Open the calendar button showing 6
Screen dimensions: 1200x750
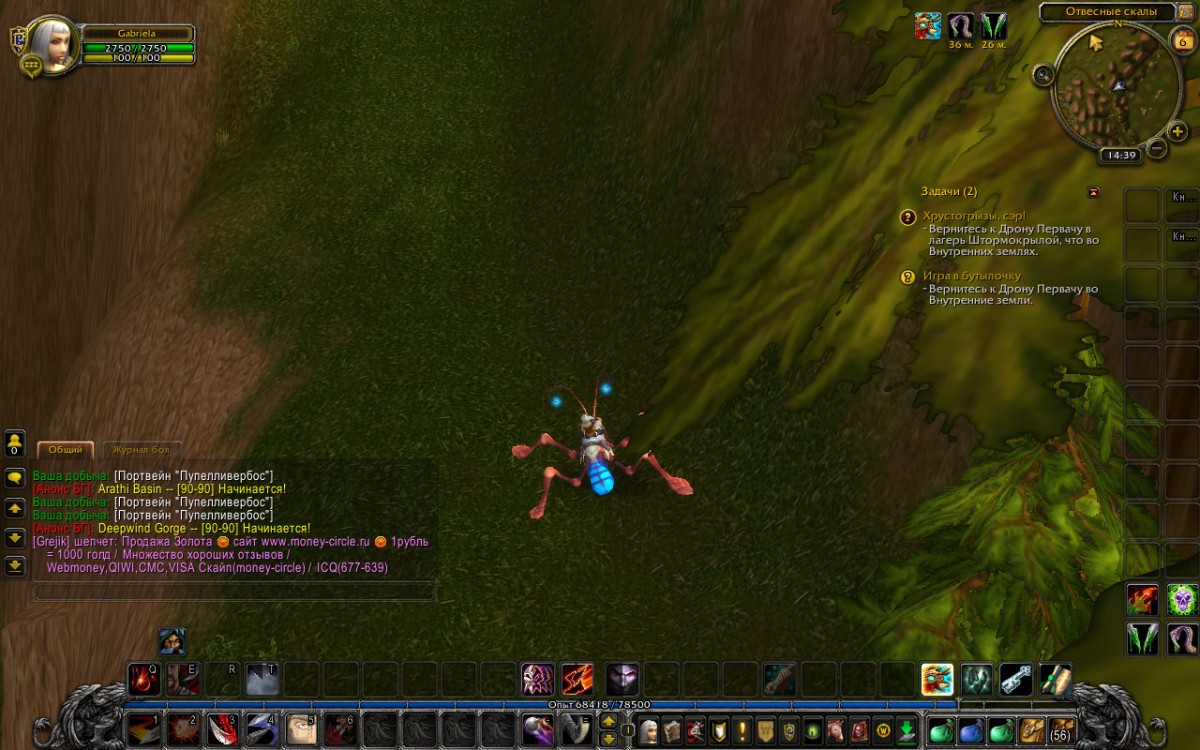point(1181,41)
